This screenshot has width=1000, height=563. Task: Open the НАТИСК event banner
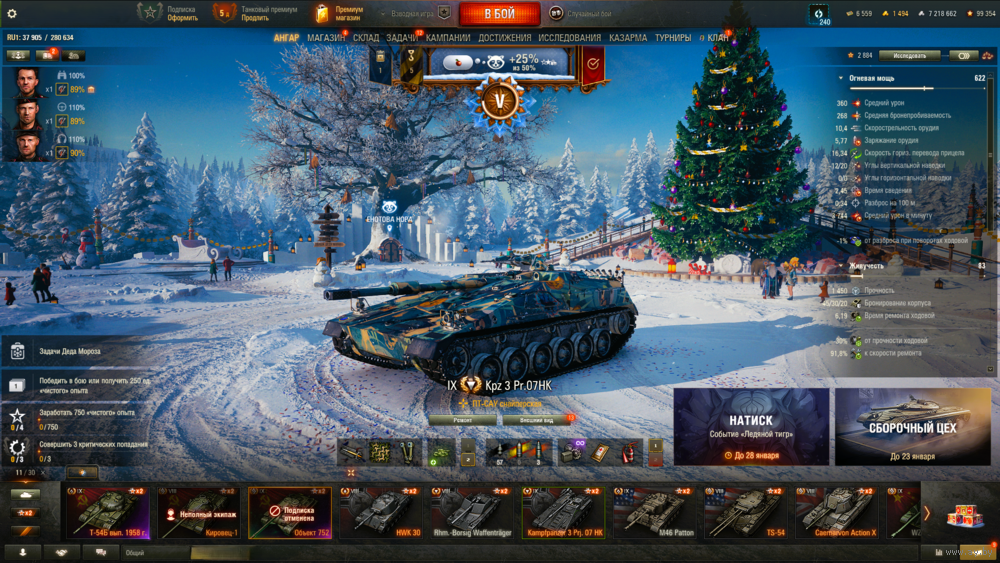point(751,427)
